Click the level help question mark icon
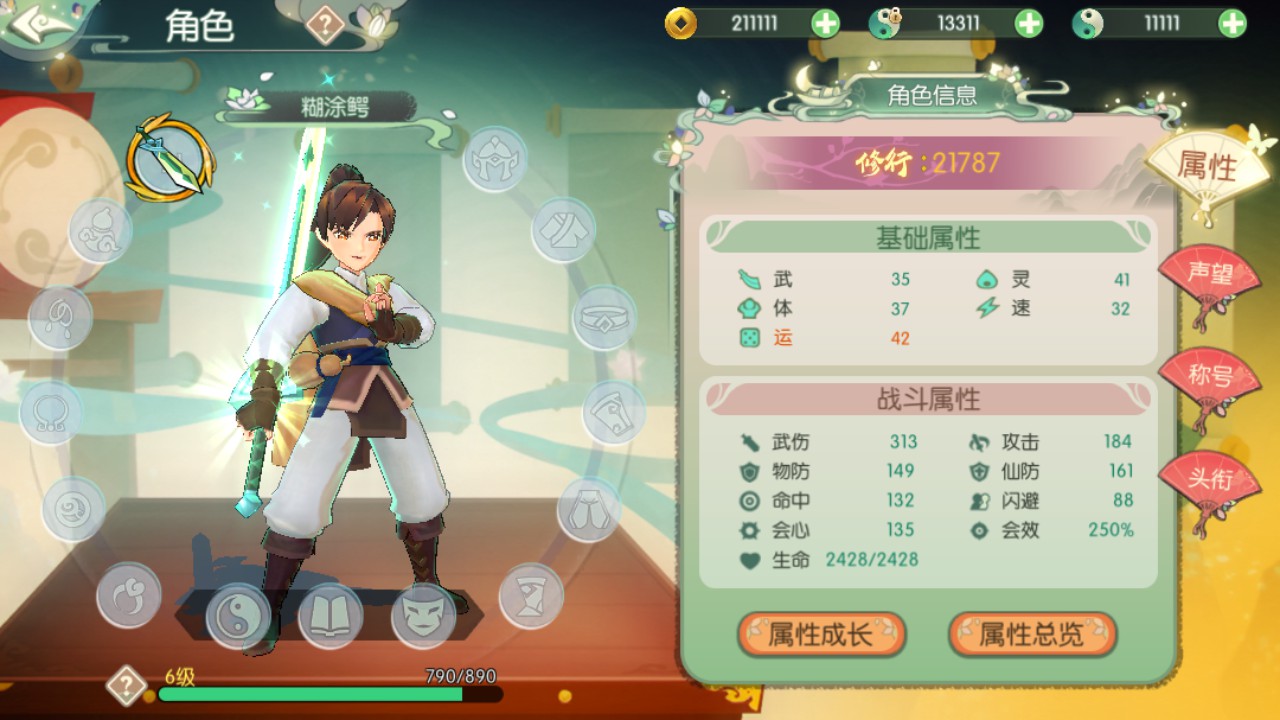Image resolution: width=1280 pixels, height=720 pixels. point(126,686)
